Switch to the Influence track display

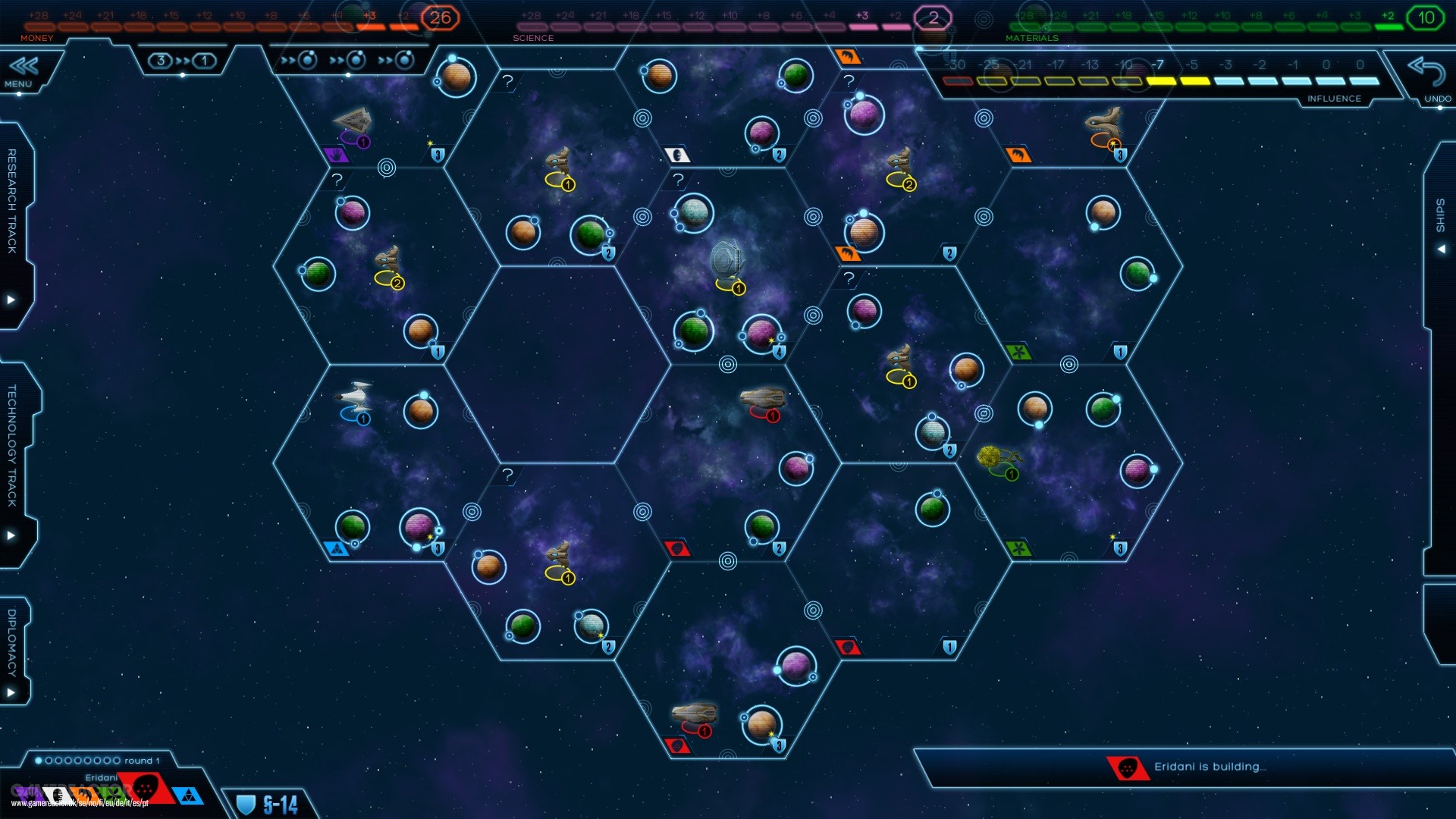[1333, 98]
